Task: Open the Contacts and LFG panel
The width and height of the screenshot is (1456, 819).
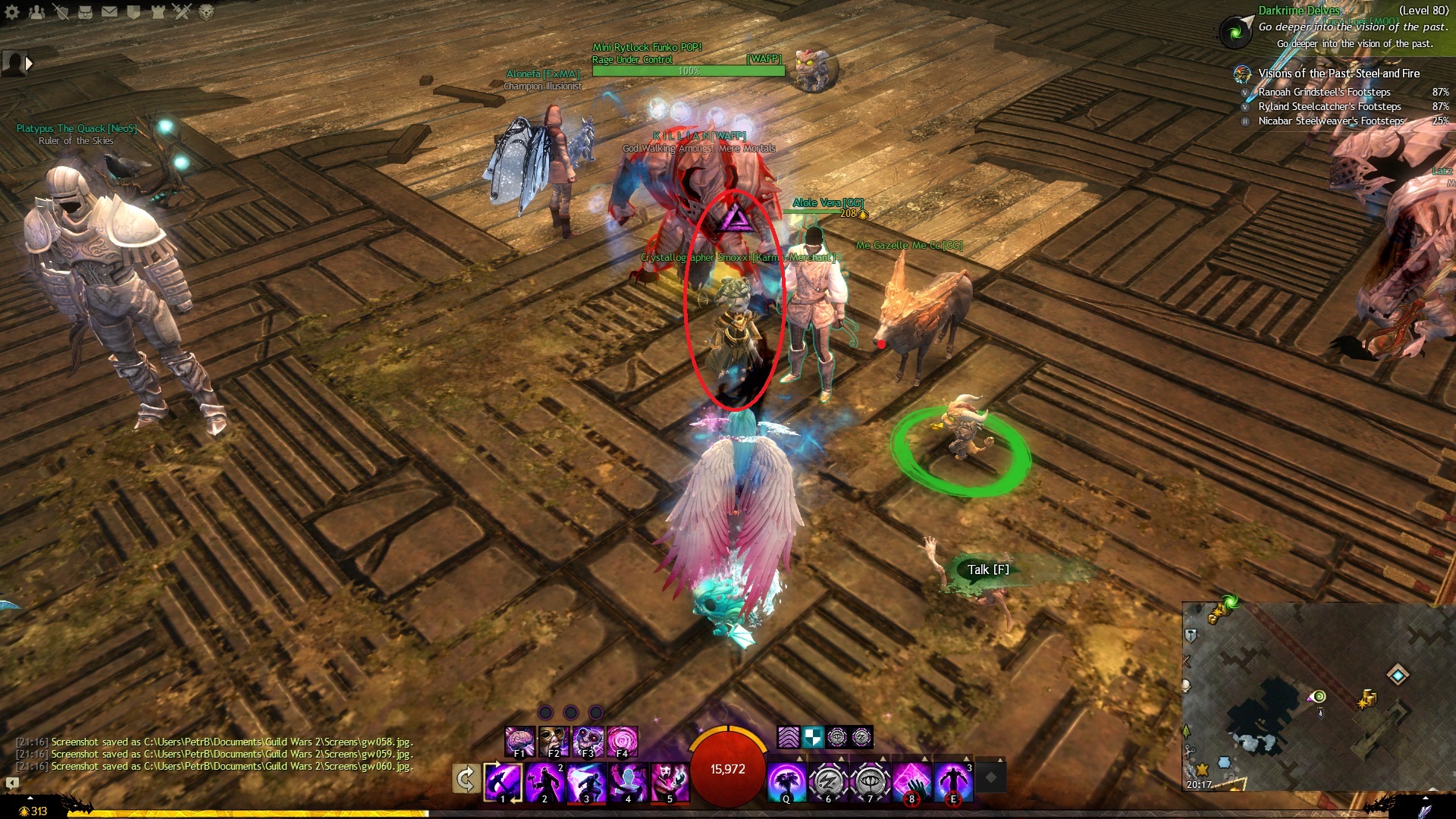Action: (x=36, y=12)
